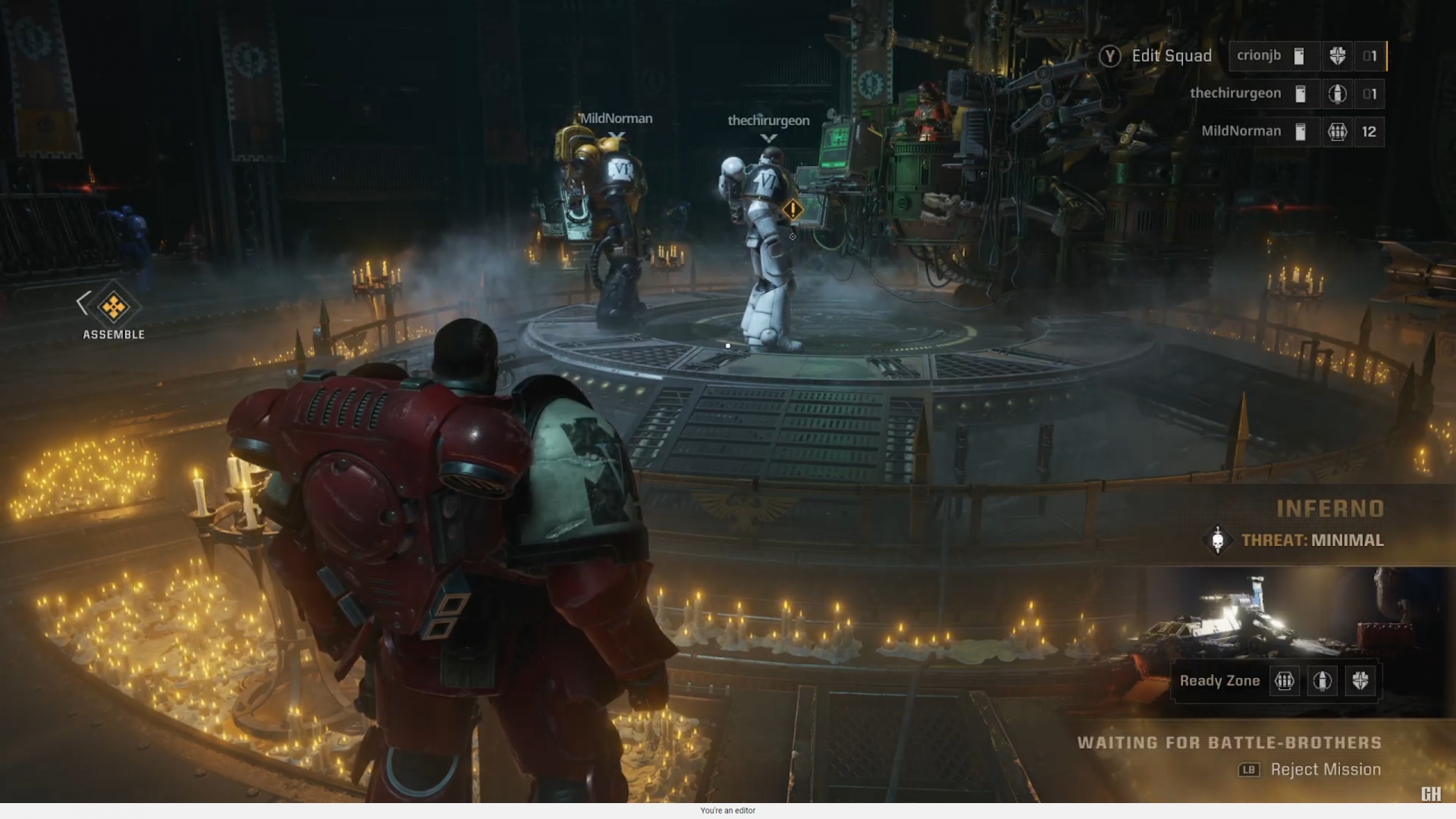
Task: Click Reject Mission
Action: click(x=1325, y=769)
